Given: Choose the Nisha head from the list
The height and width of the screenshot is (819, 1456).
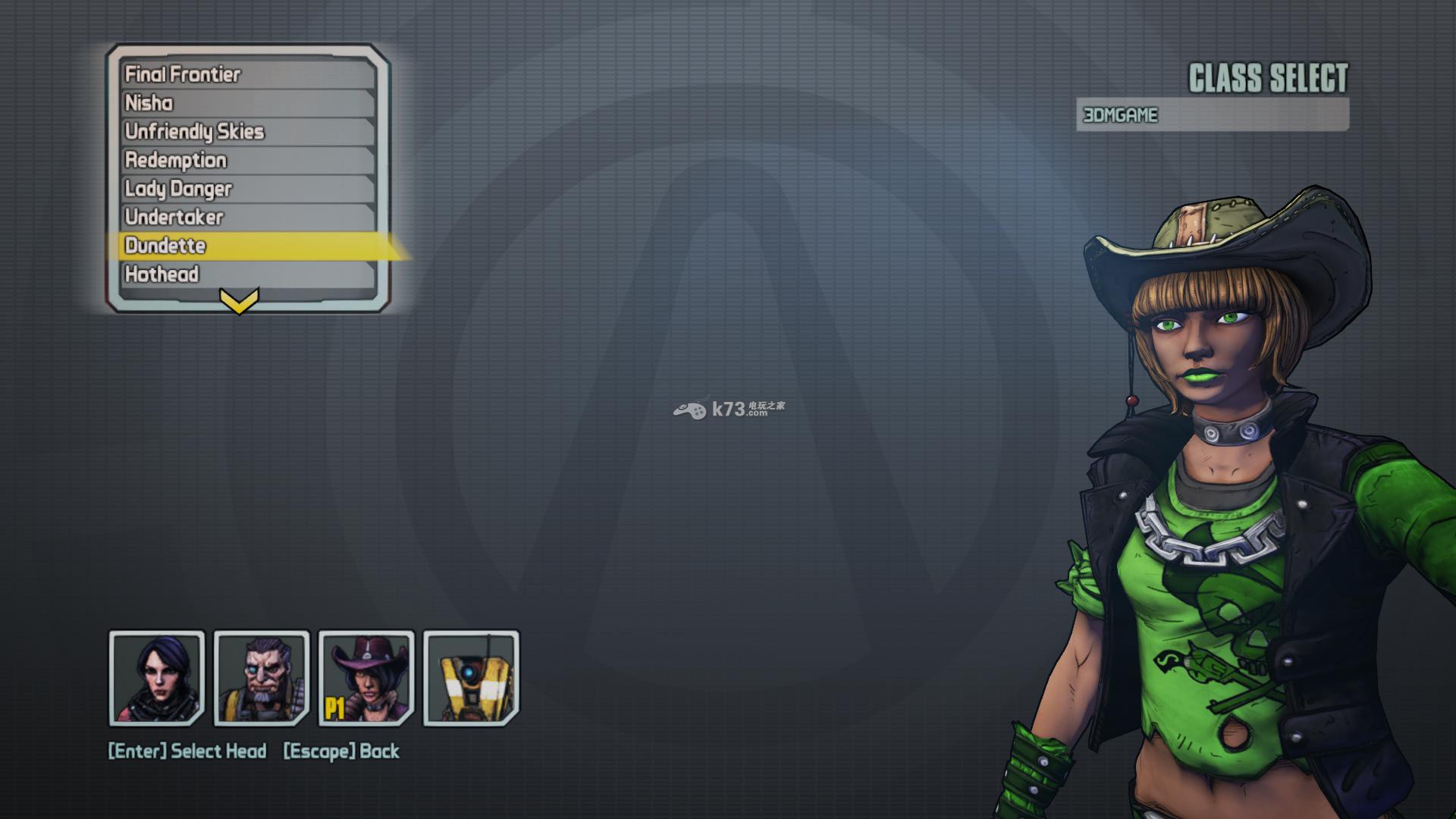Looking at the screenshot, I should click(x=249, y=103).
